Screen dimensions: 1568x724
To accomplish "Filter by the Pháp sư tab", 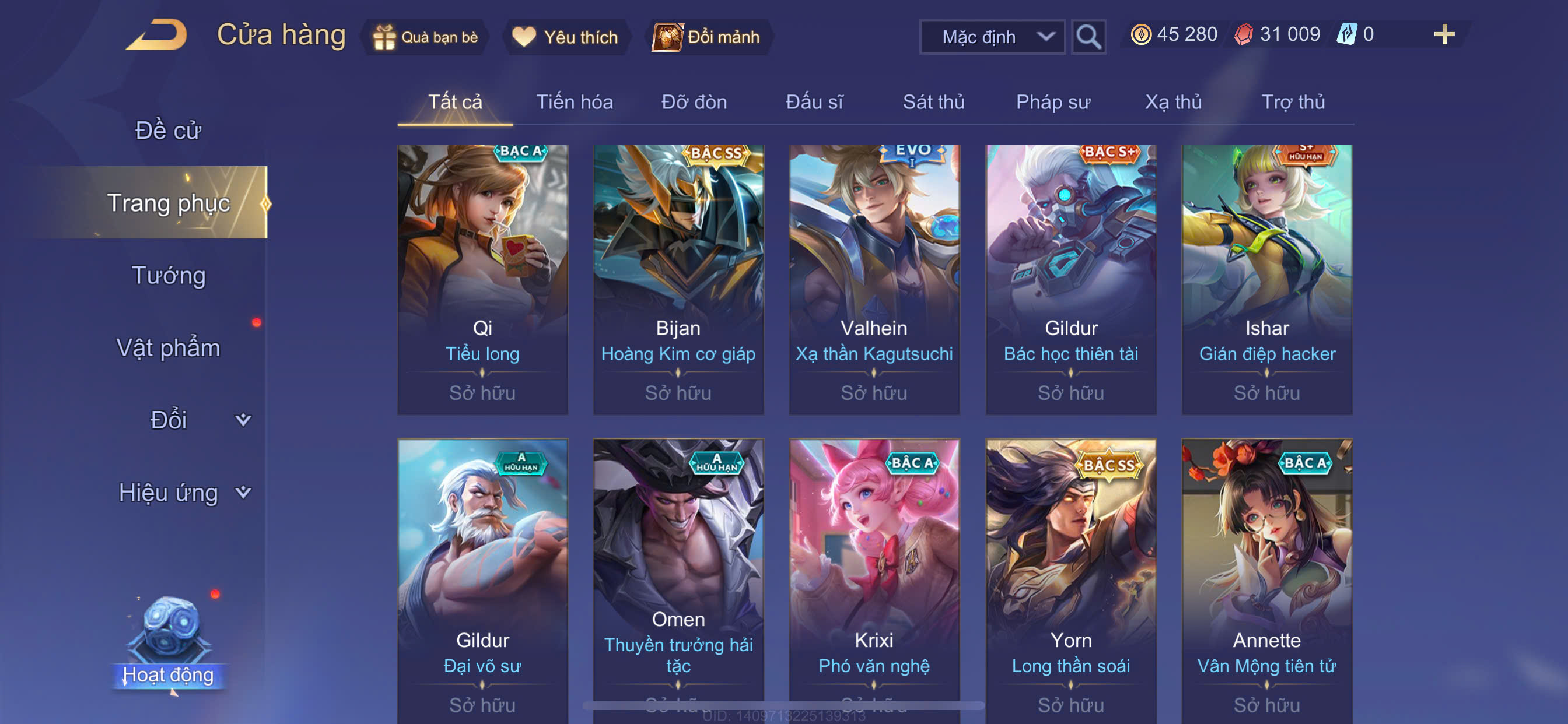I will coord(1052,102).
